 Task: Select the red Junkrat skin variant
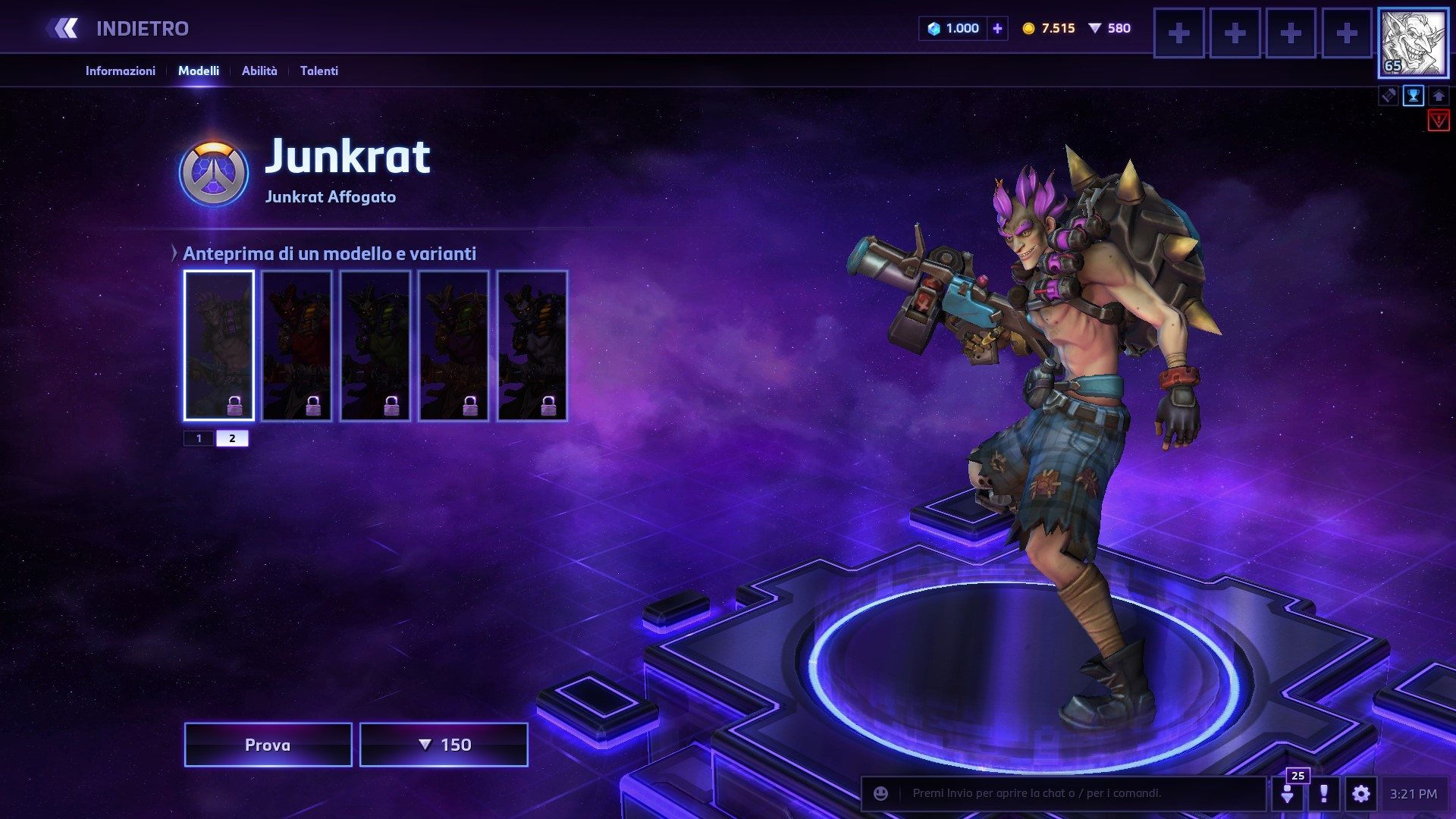[x=297, y=345]
